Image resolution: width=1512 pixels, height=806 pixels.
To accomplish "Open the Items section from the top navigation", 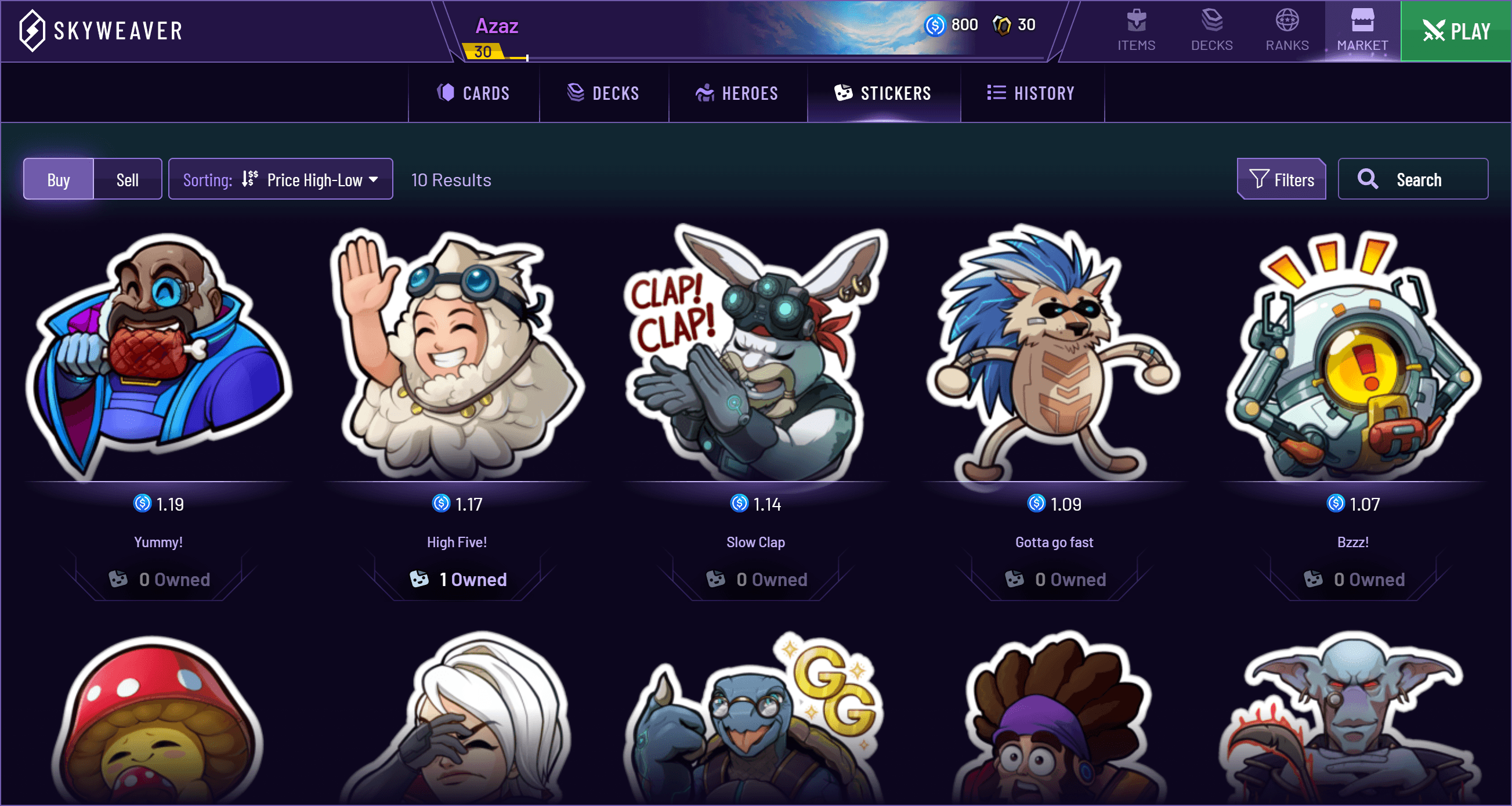I will (1135, 30).
